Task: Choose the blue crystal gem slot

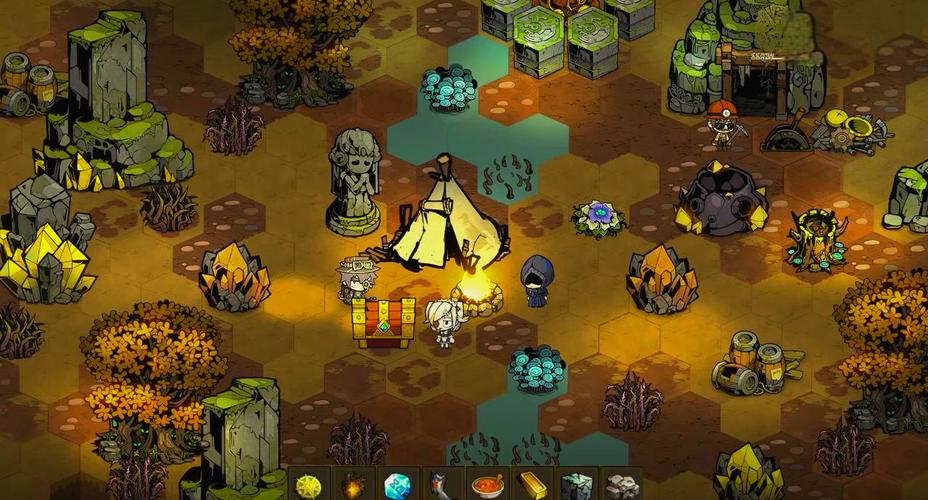Action: (398, 485)
